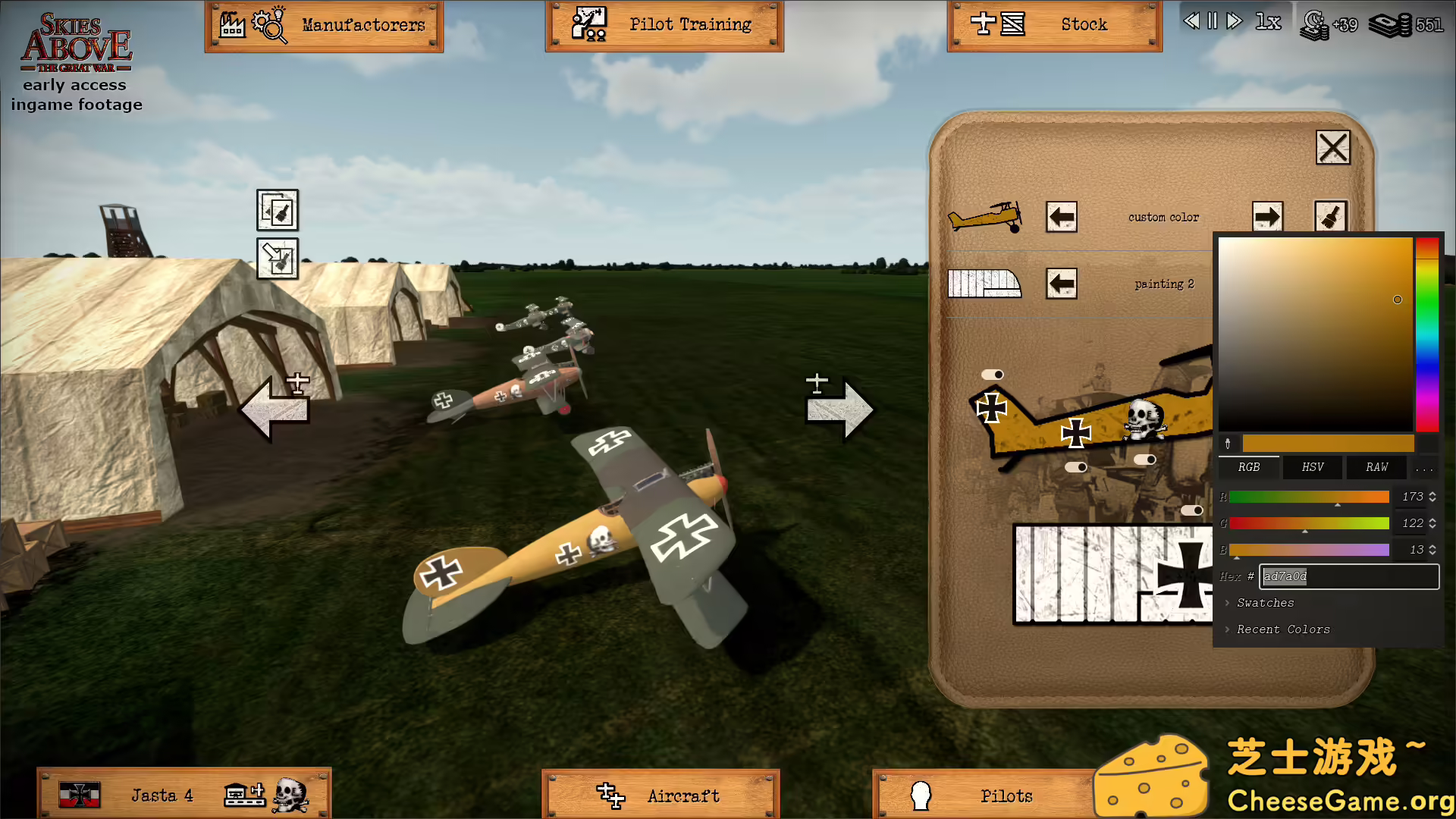
Task: Open the '...' extra color options
Action: [1423, 467]
